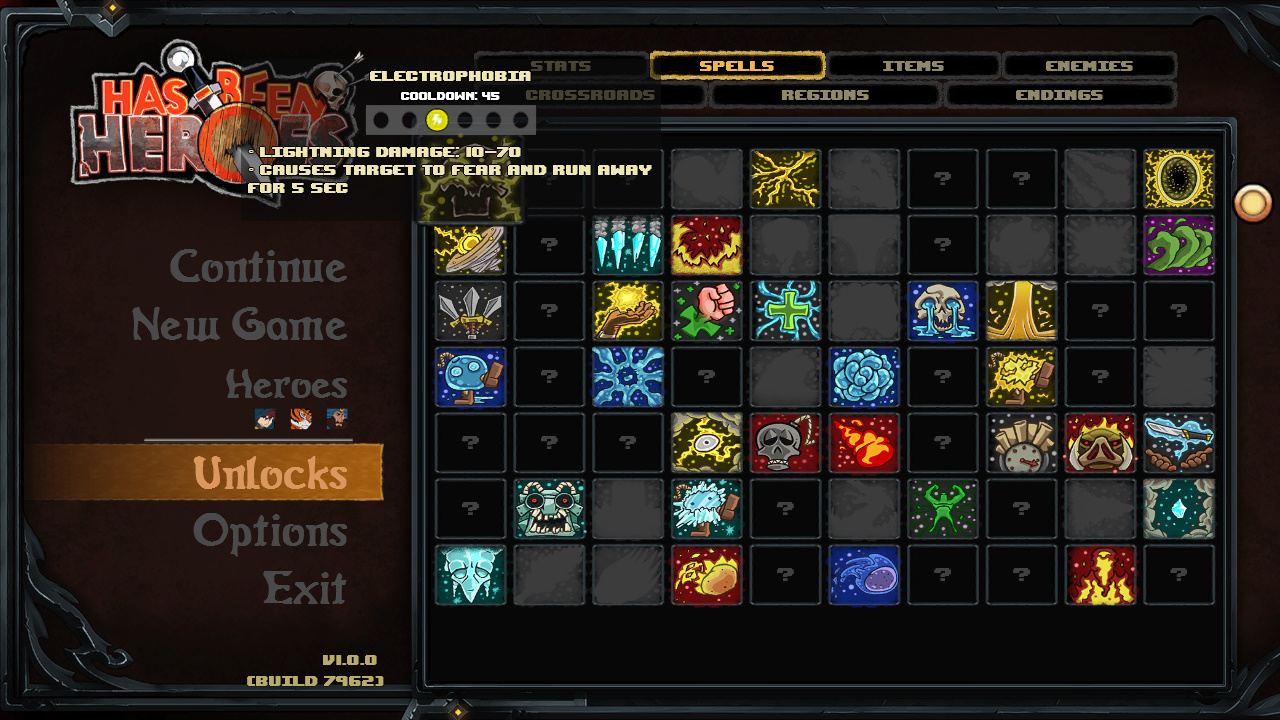Viewport: 1280px width, 720px height.
Task: Switch to the Items tab
Action: pyautogui.click(x=913, y=66)
